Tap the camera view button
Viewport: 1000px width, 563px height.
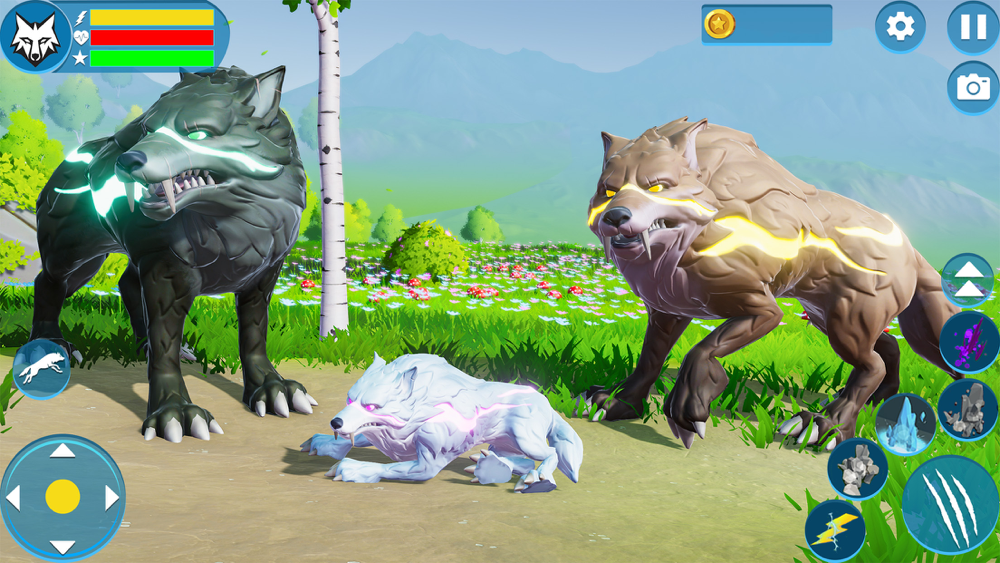pos(973,87)
